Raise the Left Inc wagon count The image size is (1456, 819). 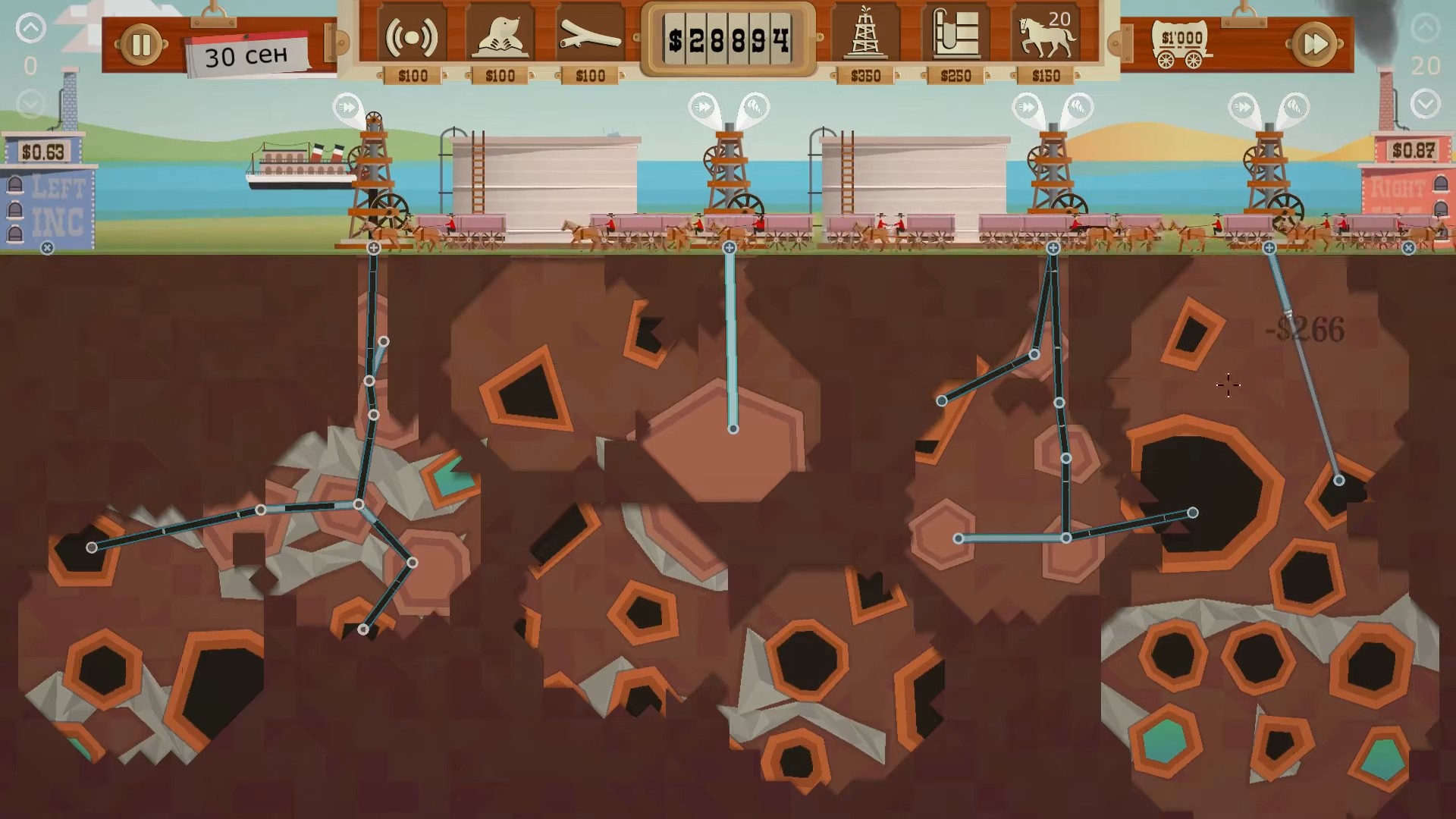(30, 29)
